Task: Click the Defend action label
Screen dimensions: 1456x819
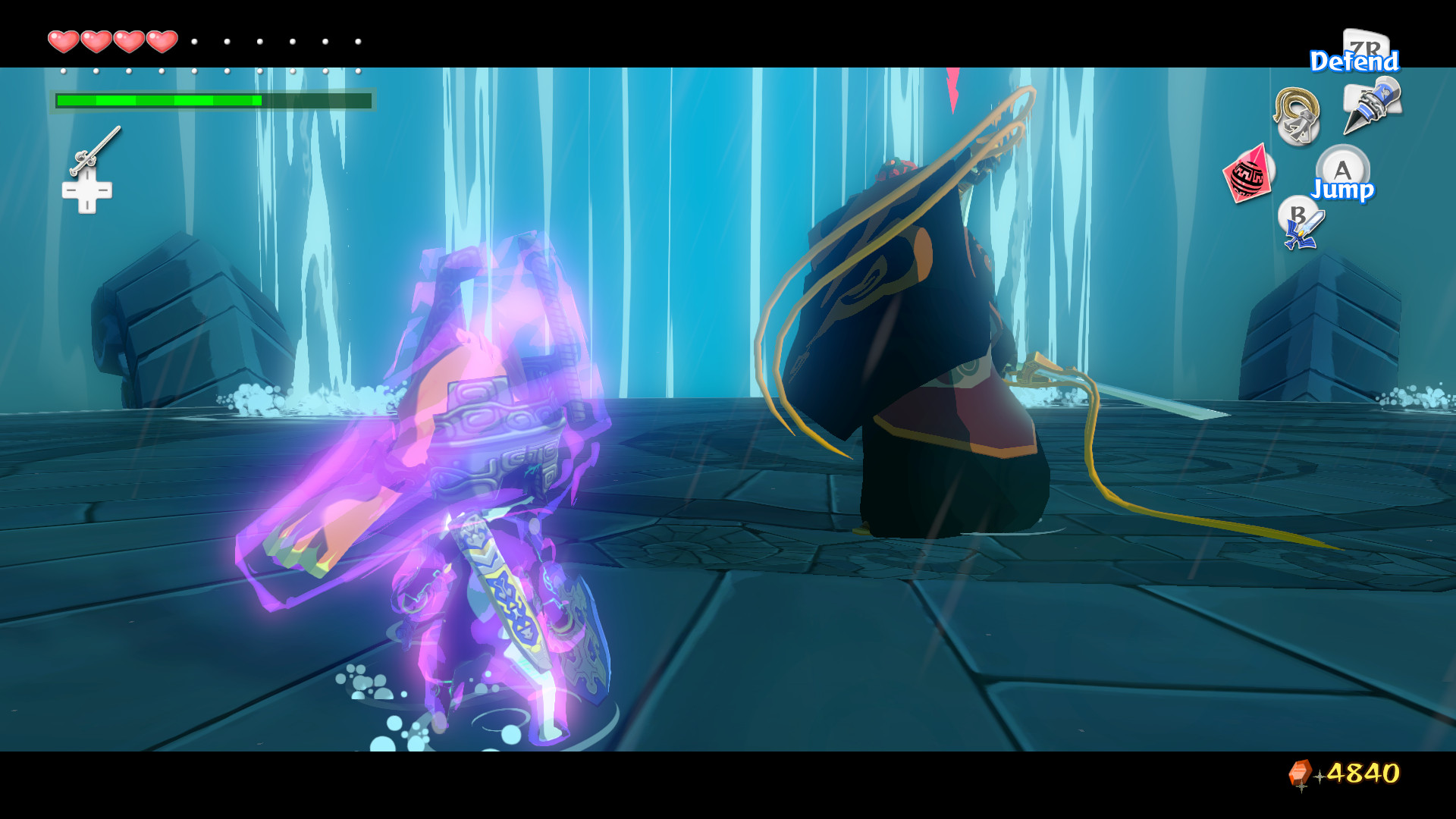Action: [x=1354, y=61]
